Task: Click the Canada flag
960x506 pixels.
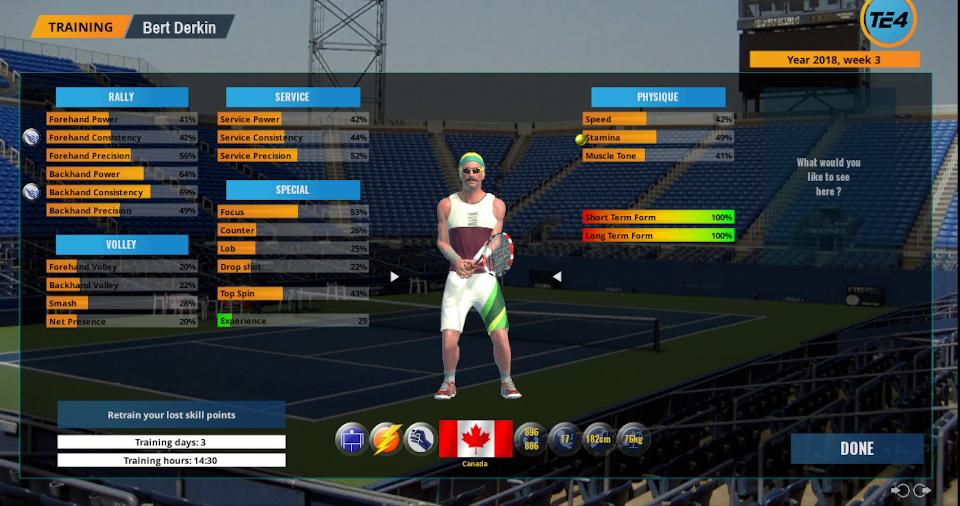Action: (476, 439)
